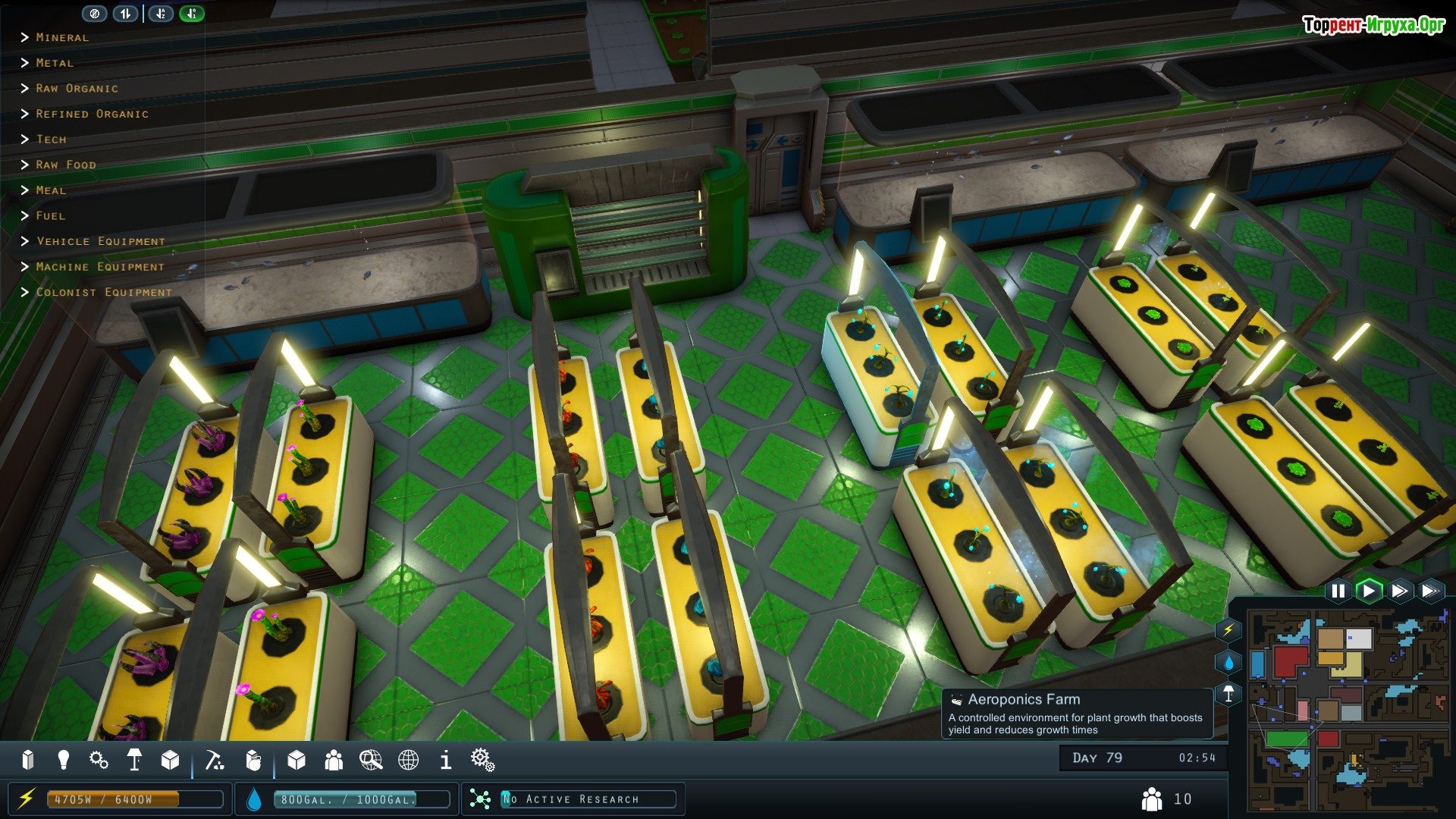Set the fastest triple-speed option
1456x819 pixels.
[x=1430, y=591]
